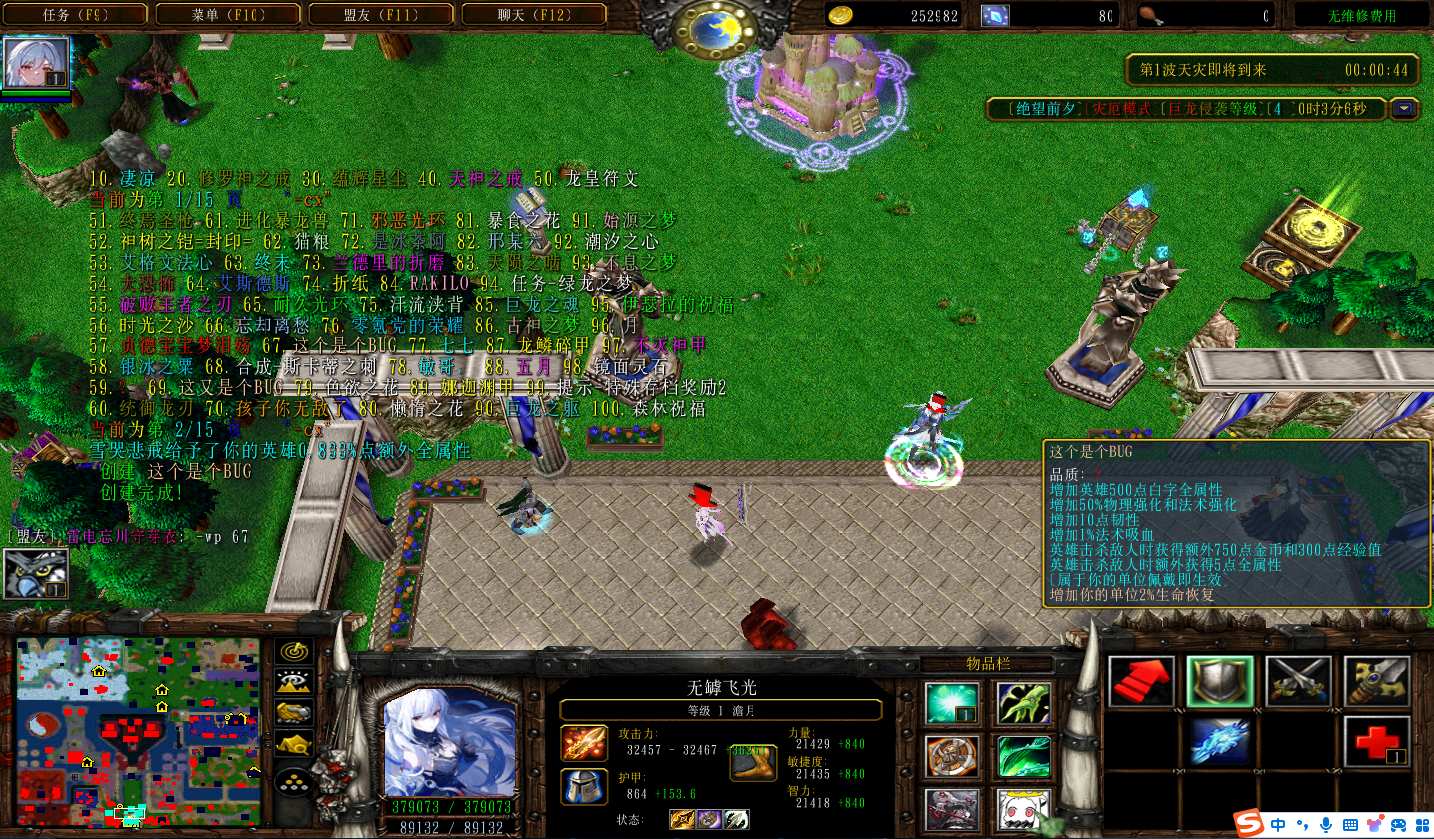1434x839 pixels.
Task: Collapse the multiboard with the arrow button
Action: click(x=1406, y=109)
